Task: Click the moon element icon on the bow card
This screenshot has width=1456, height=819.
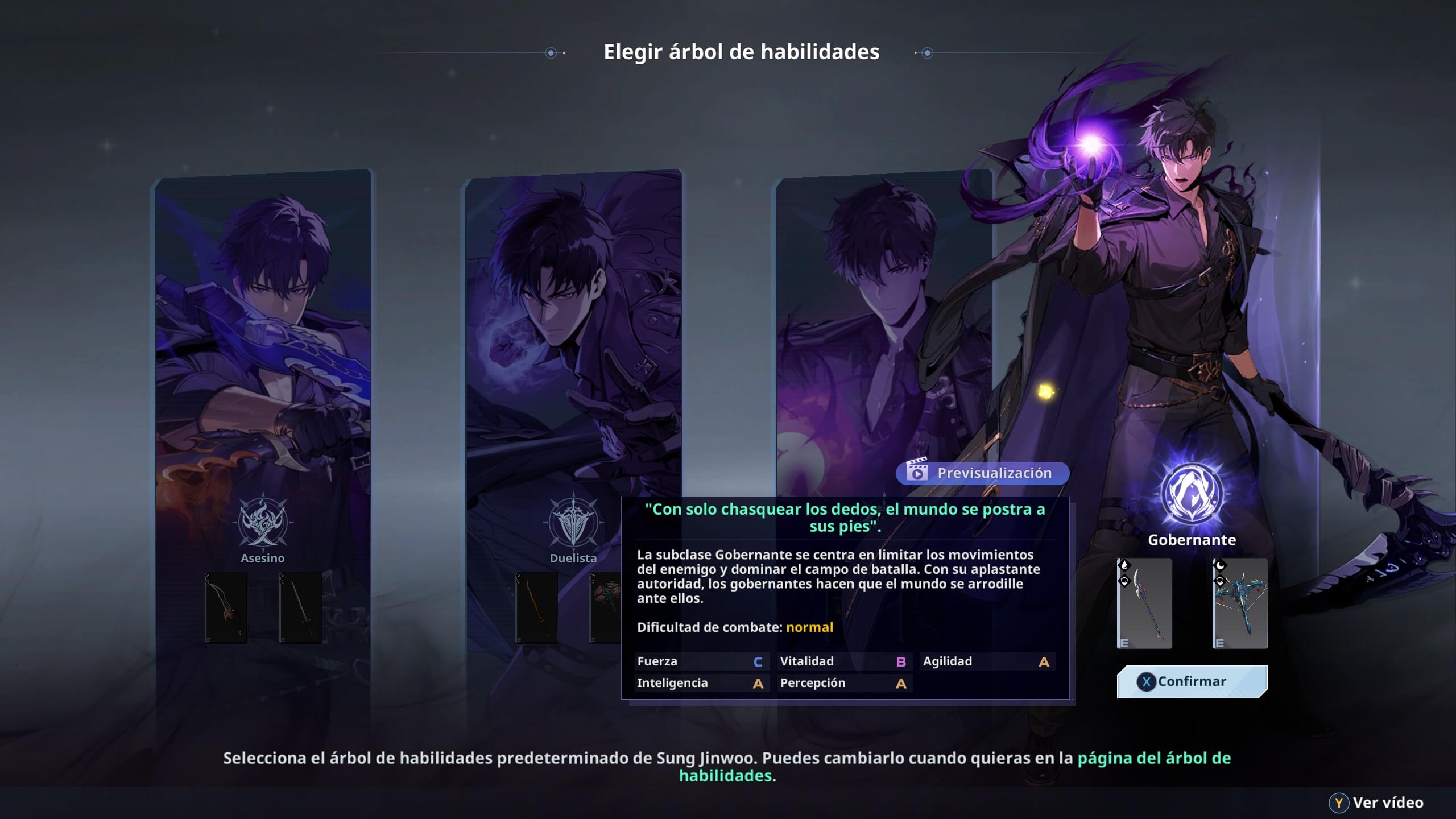Action: click(x=1220, y=565)
